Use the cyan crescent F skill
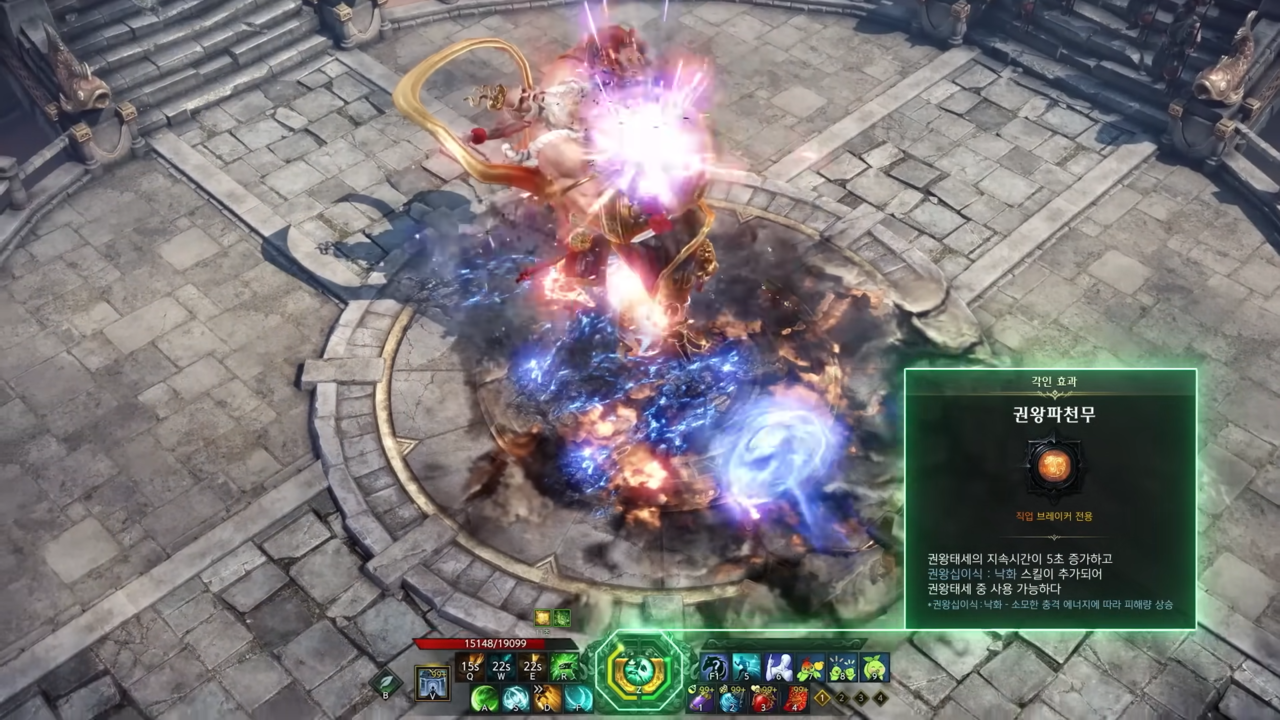Screen dimensions: 1280x720 [x=578, y=698]
